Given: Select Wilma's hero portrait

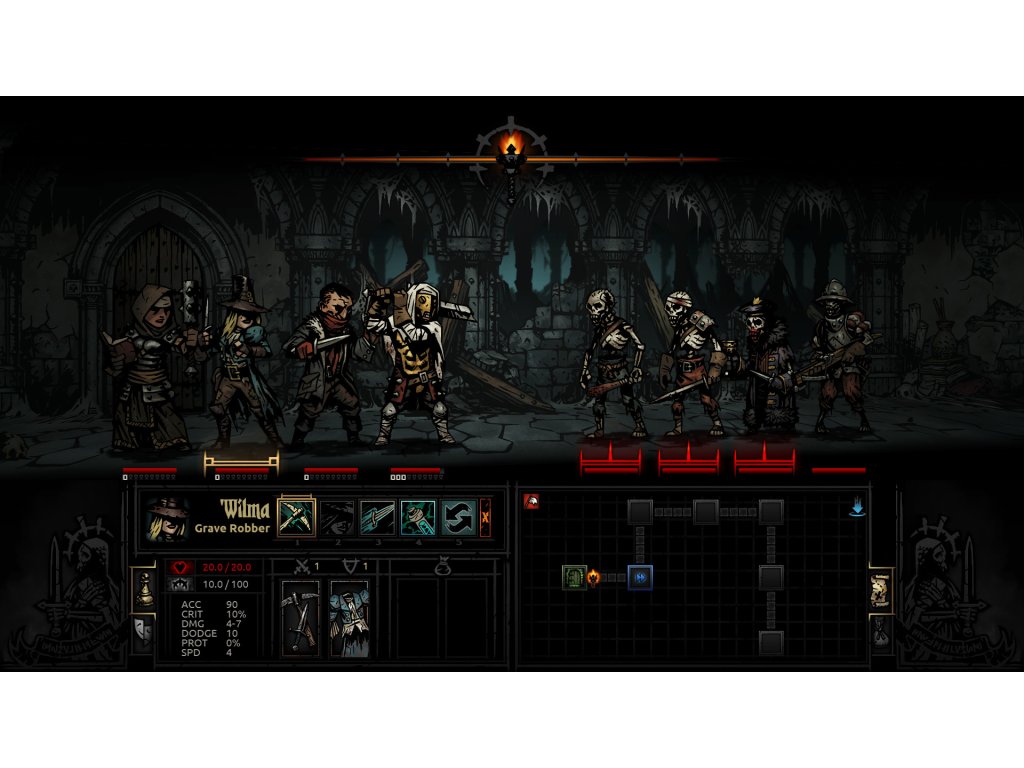Looking at the screenshot, I should coord(167,518).
